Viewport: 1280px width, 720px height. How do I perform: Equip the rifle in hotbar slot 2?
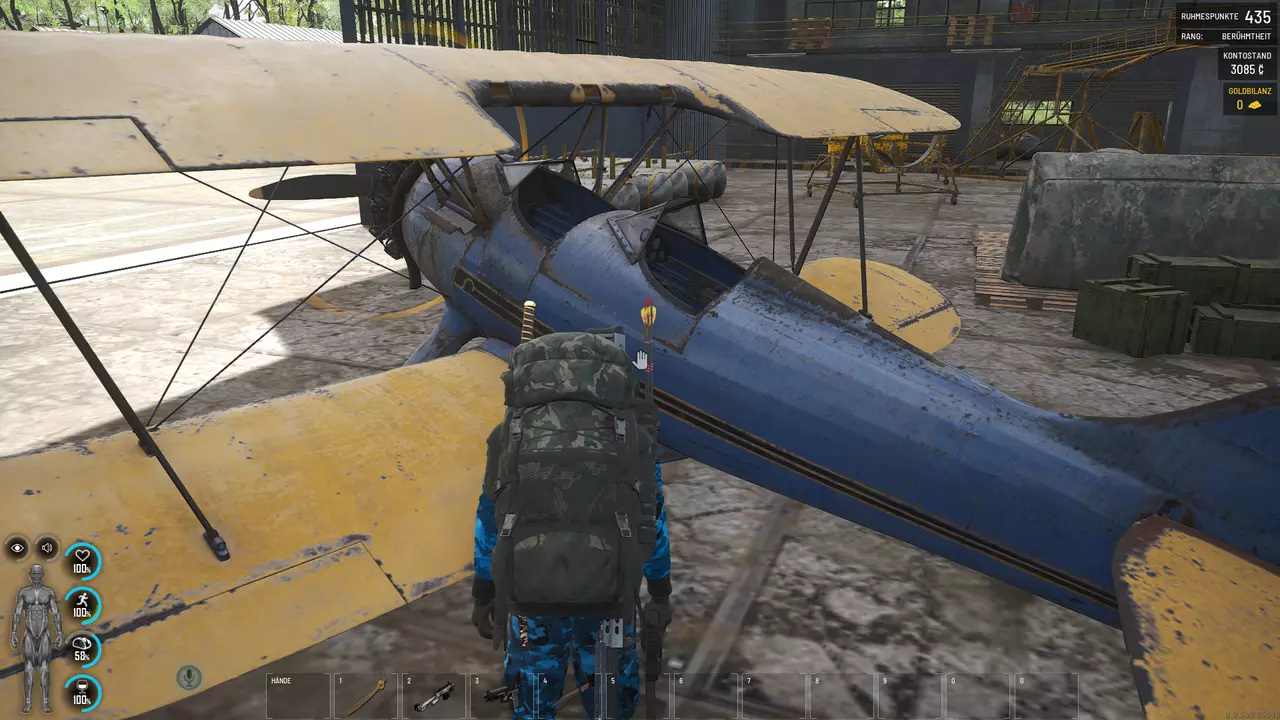434,695
